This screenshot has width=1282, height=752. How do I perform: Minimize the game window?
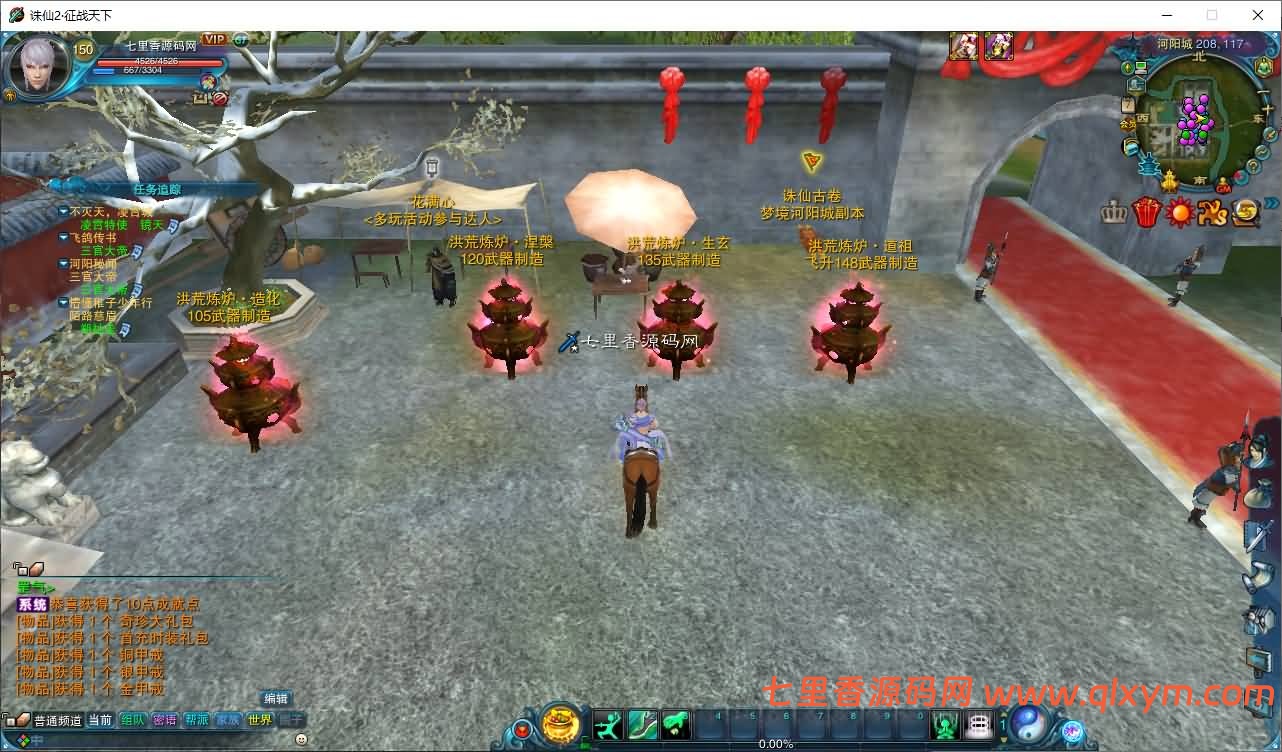(x=1166, y=15)
